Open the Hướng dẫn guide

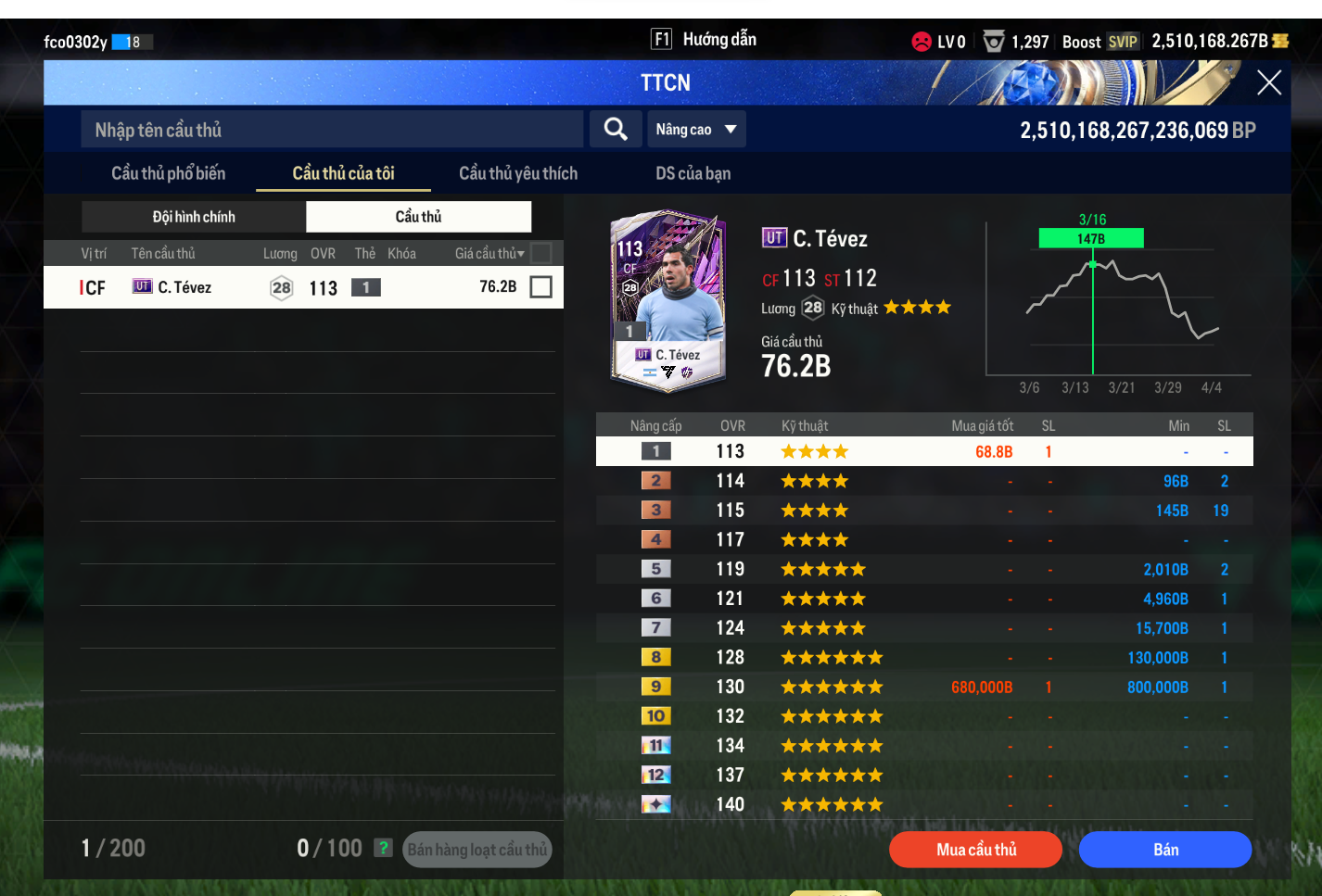point(705,40)
